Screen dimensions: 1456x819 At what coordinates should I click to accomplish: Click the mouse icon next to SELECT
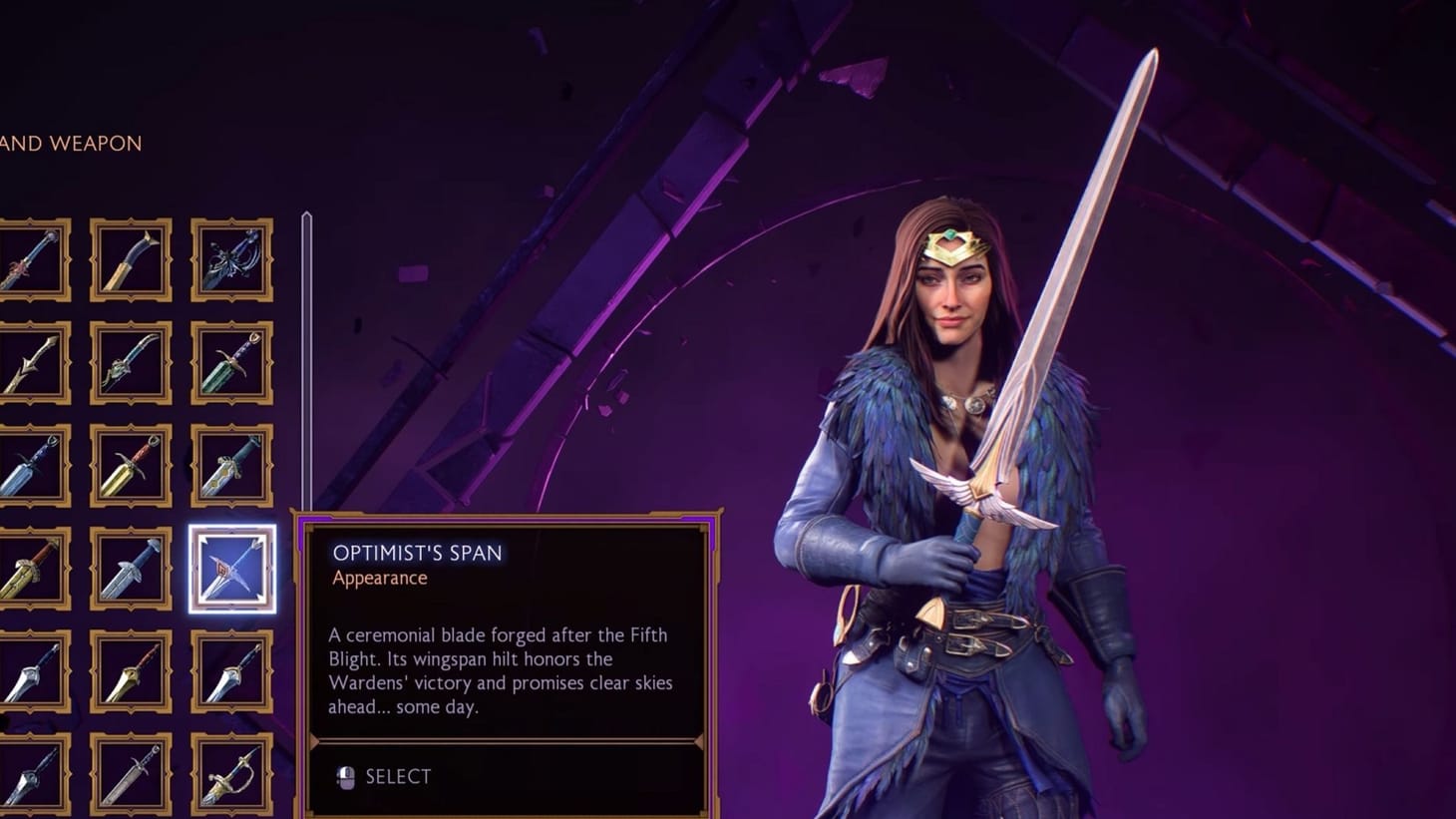(346, 776)
